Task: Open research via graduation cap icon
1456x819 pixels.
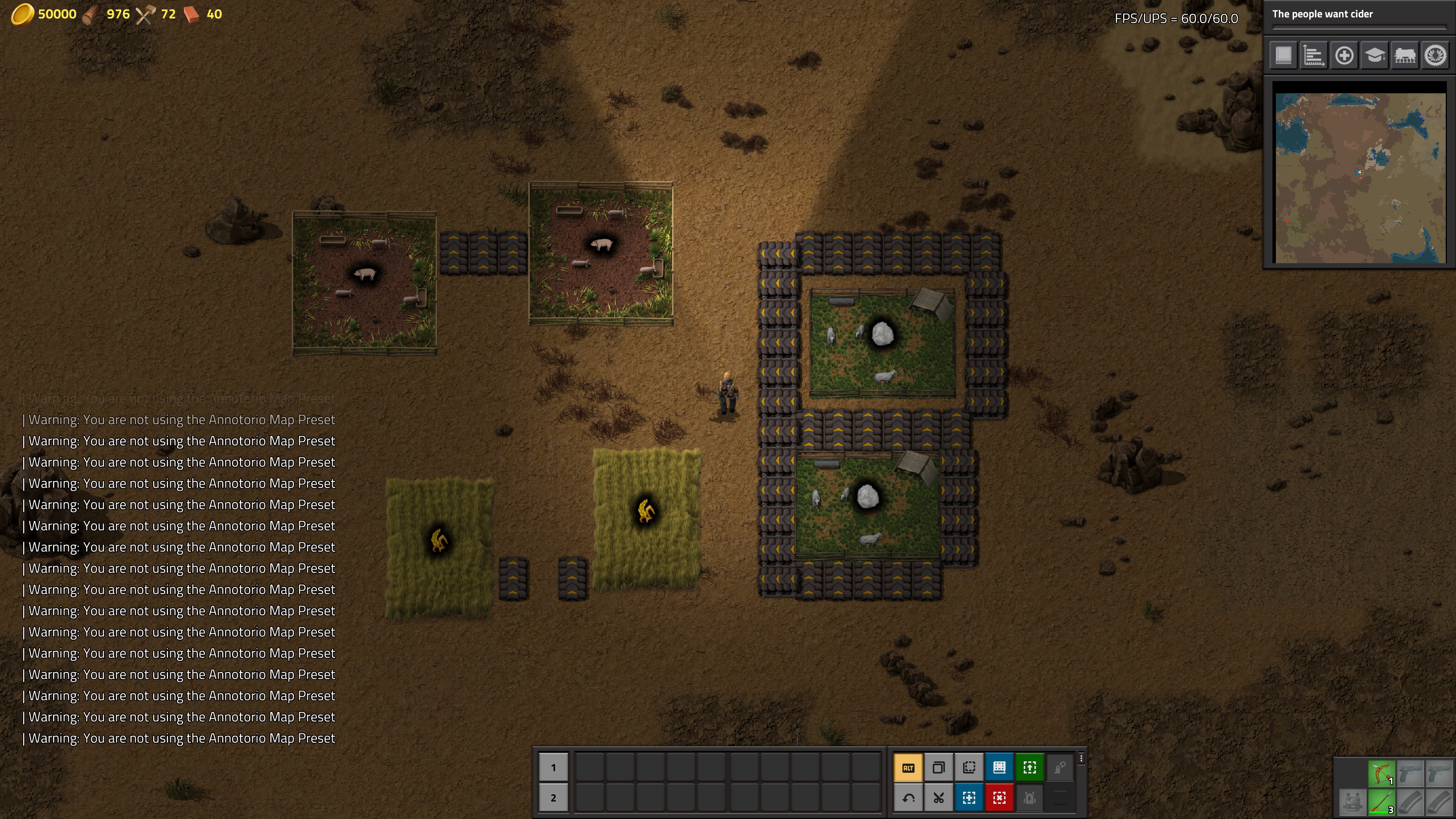Action: click(1374, 55)
